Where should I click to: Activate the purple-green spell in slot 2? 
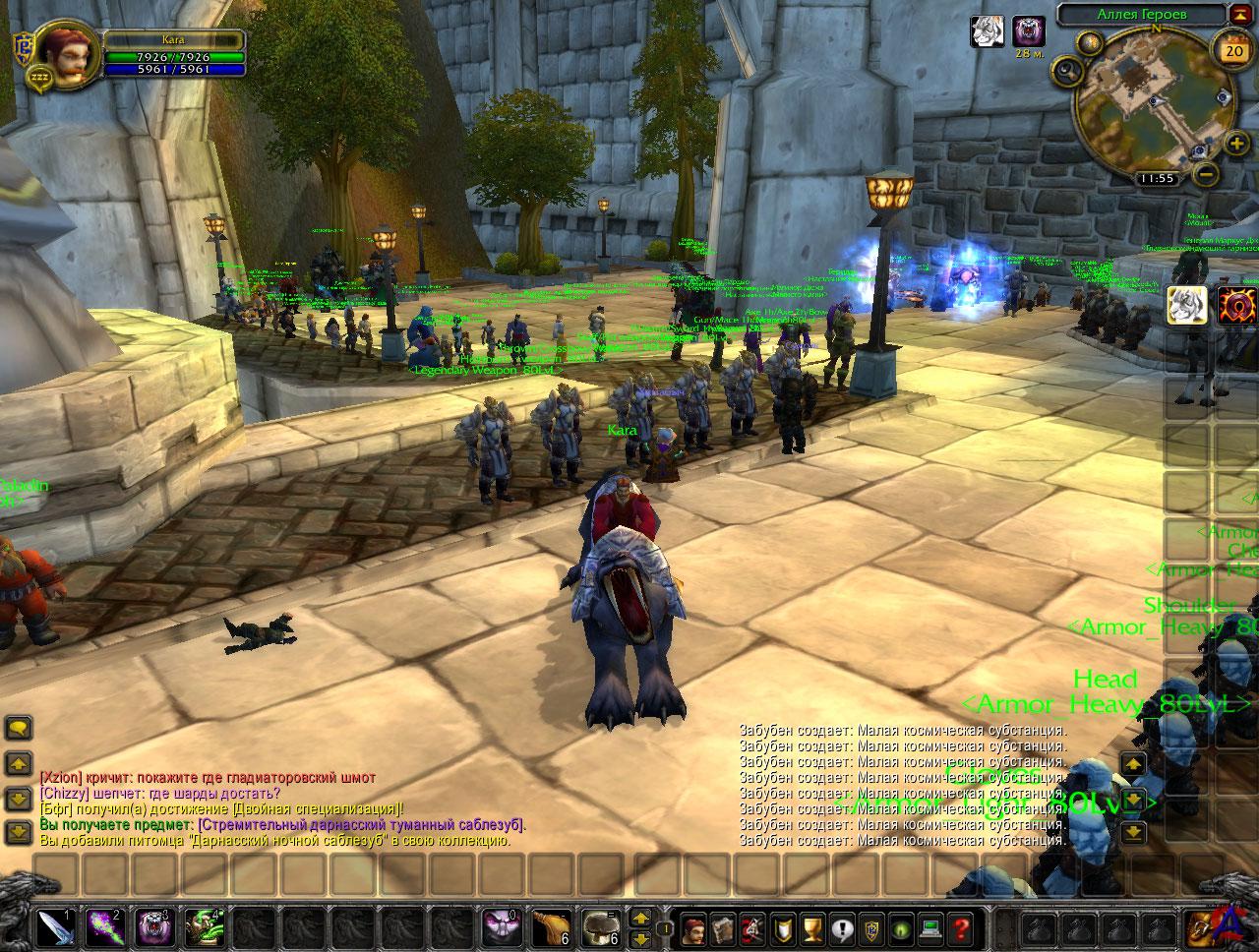(103, 927)
